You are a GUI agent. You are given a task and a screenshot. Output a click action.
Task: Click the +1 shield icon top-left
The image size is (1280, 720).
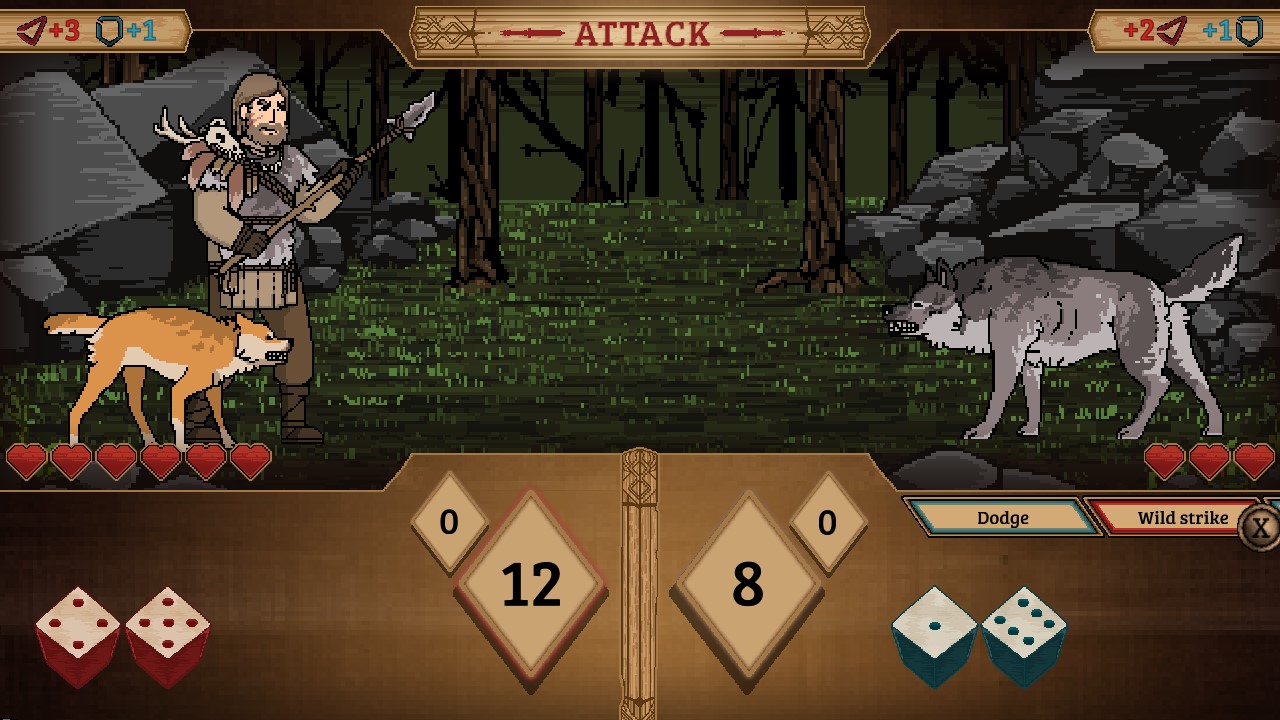click(x=112, y=30)
